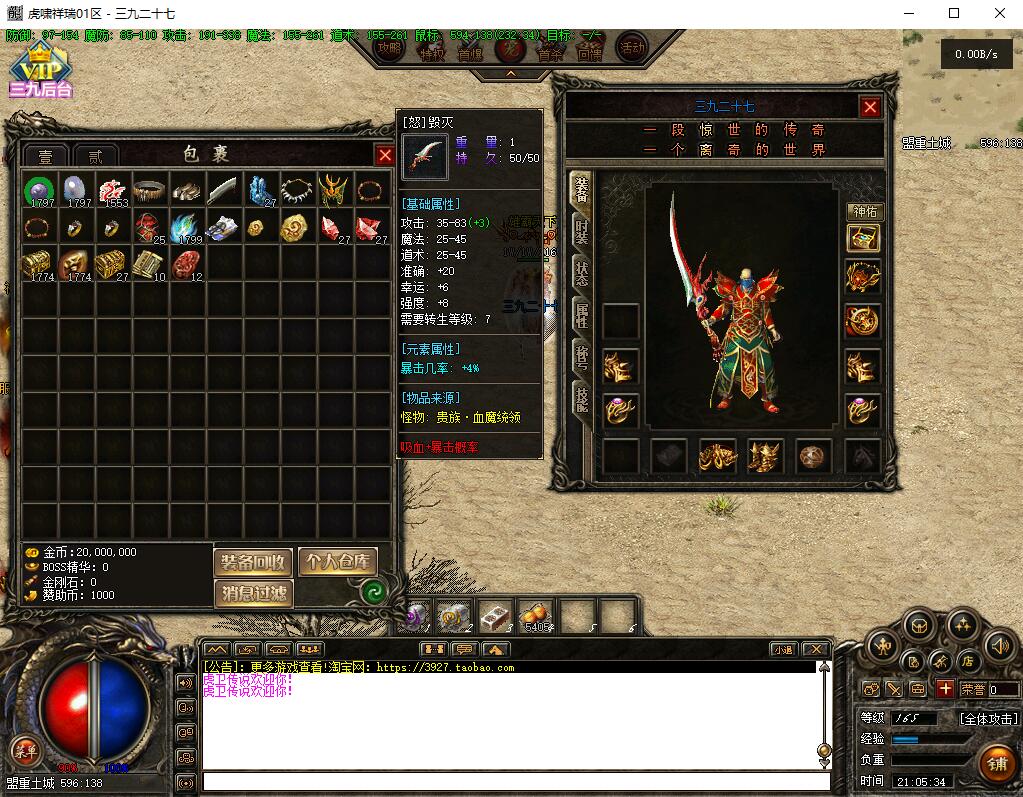Click the 菜单 menu button beside the health orb
This screenshot has height=797, width=1023.
pyautogui.click(x=24, y=751)
